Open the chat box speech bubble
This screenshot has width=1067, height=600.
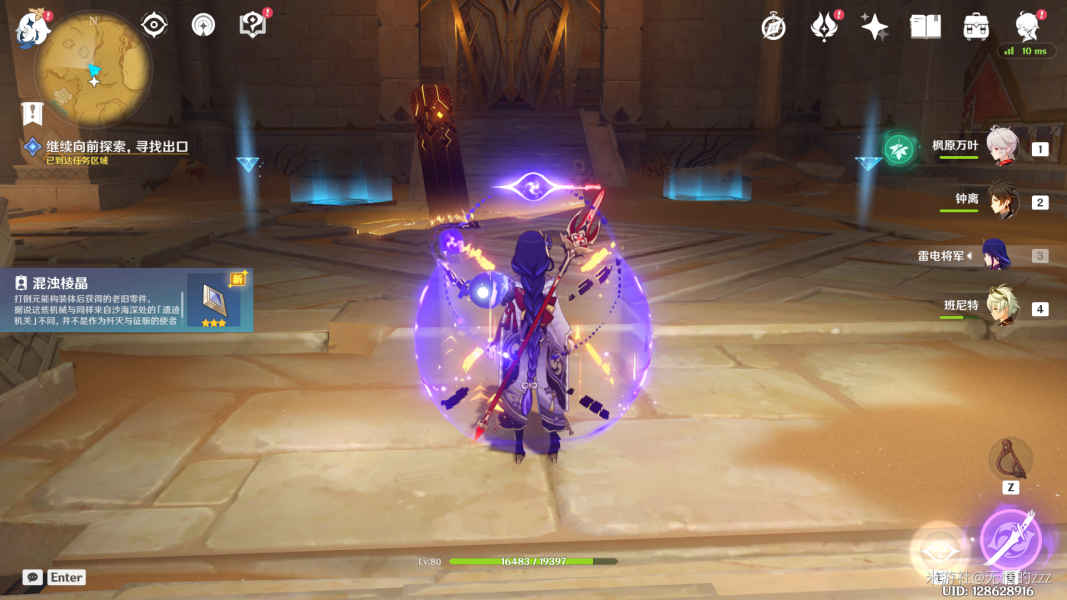(x=33, y=577)
